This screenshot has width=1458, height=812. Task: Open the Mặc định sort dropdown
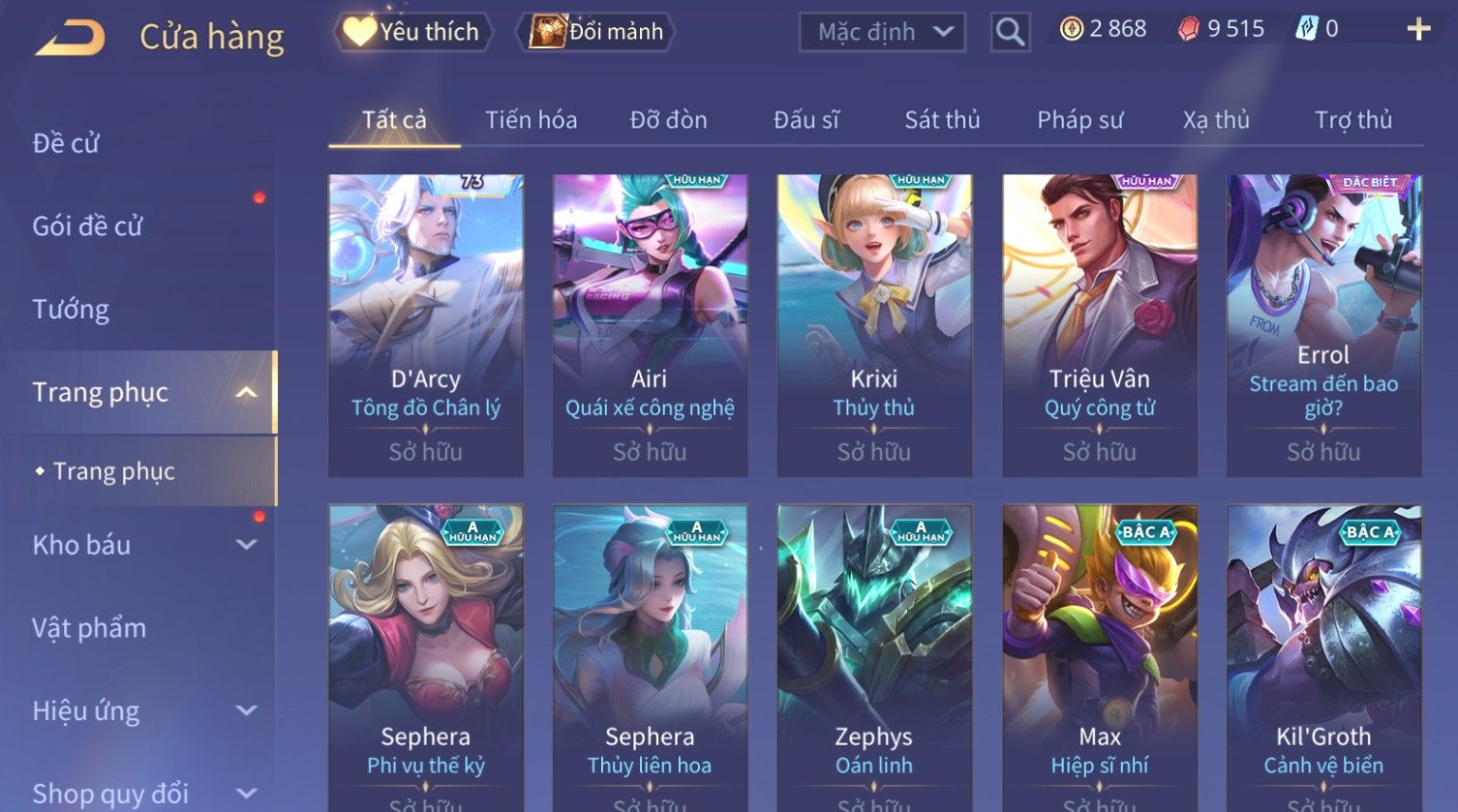(x=882, y=32)
